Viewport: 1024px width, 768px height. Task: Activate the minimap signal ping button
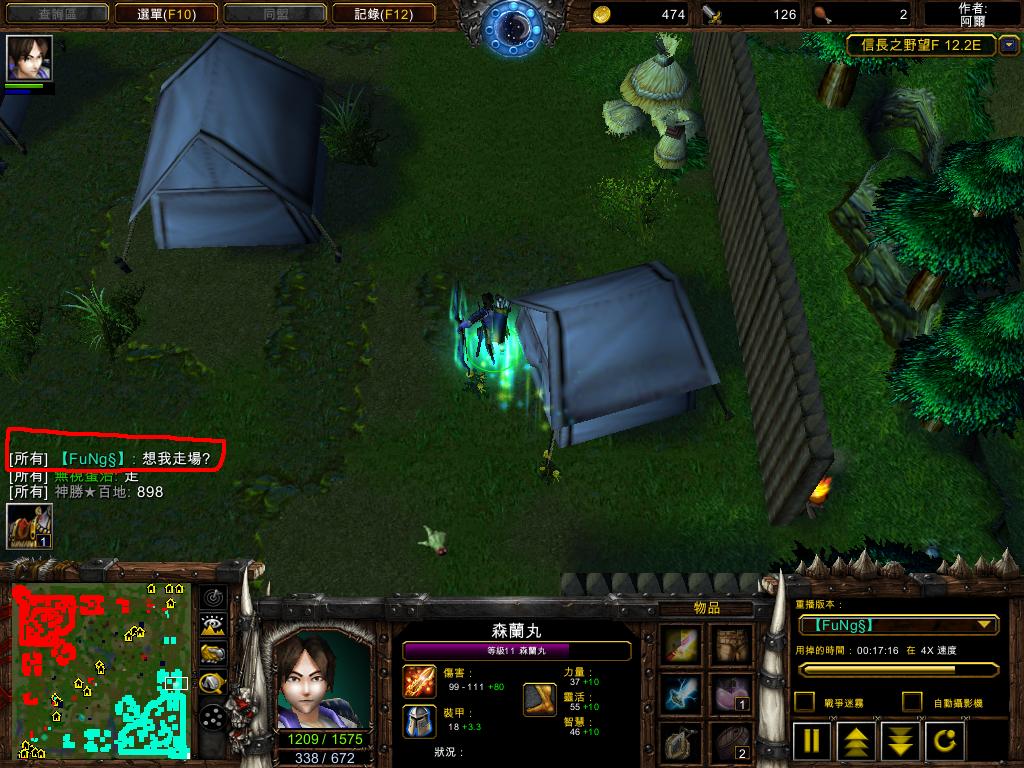(212, 597)
